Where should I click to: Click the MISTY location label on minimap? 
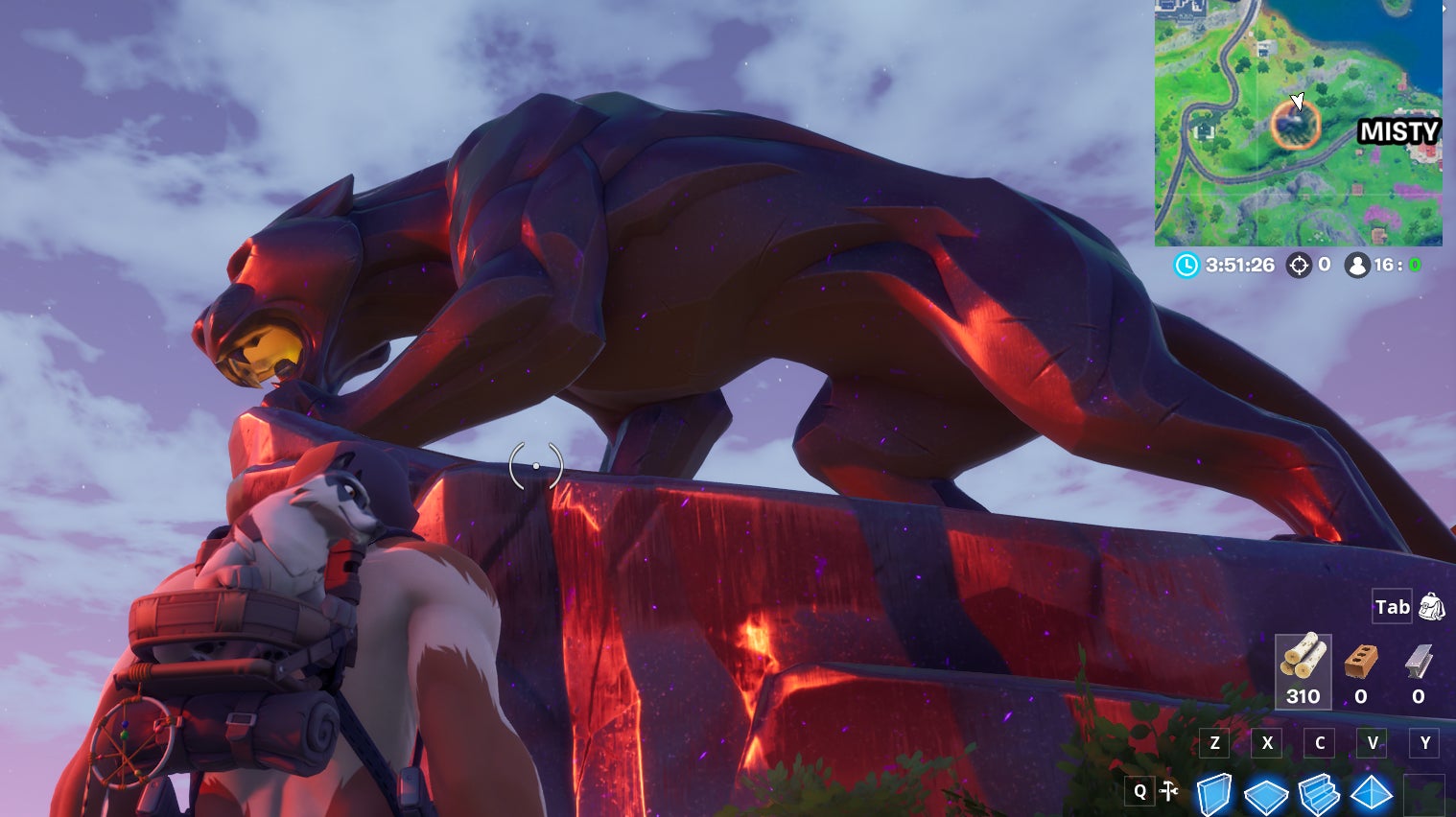pyautogui.click(x=1397, y=132)
